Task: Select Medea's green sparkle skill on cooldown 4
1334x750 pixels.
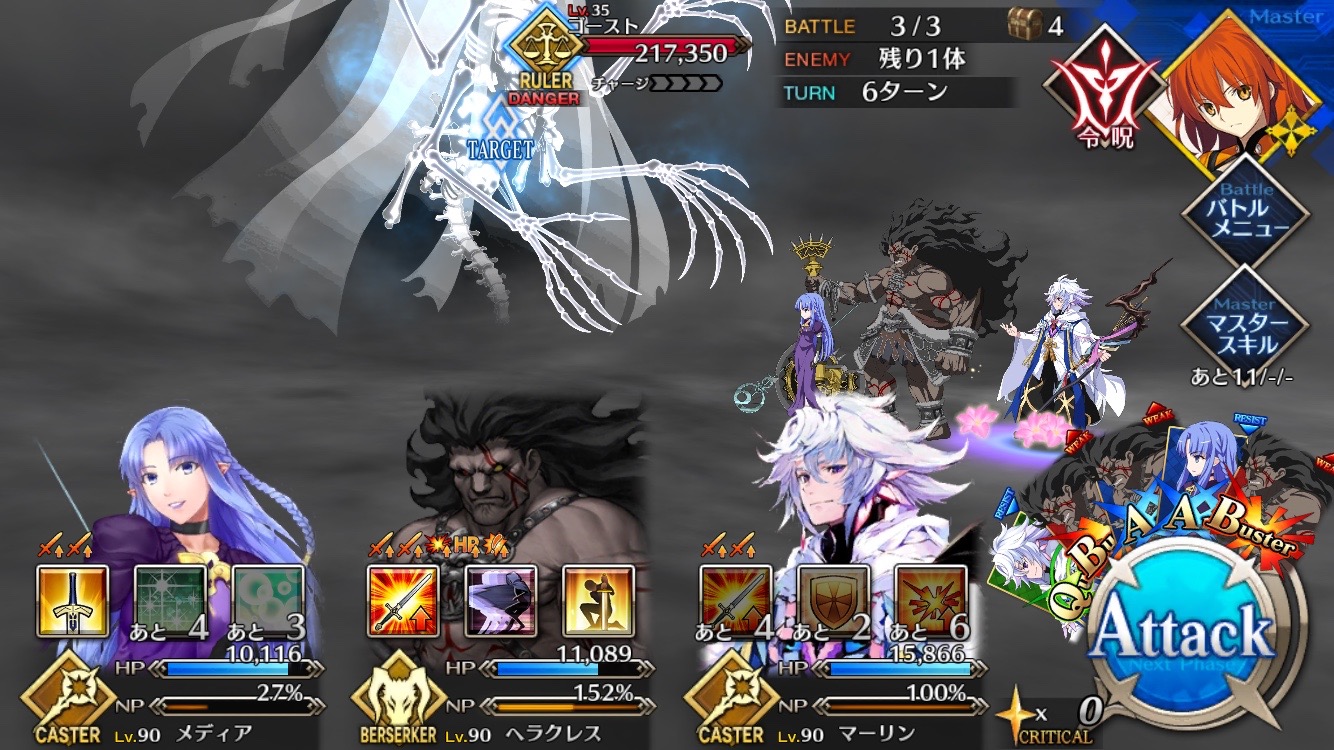Action: 170,601
